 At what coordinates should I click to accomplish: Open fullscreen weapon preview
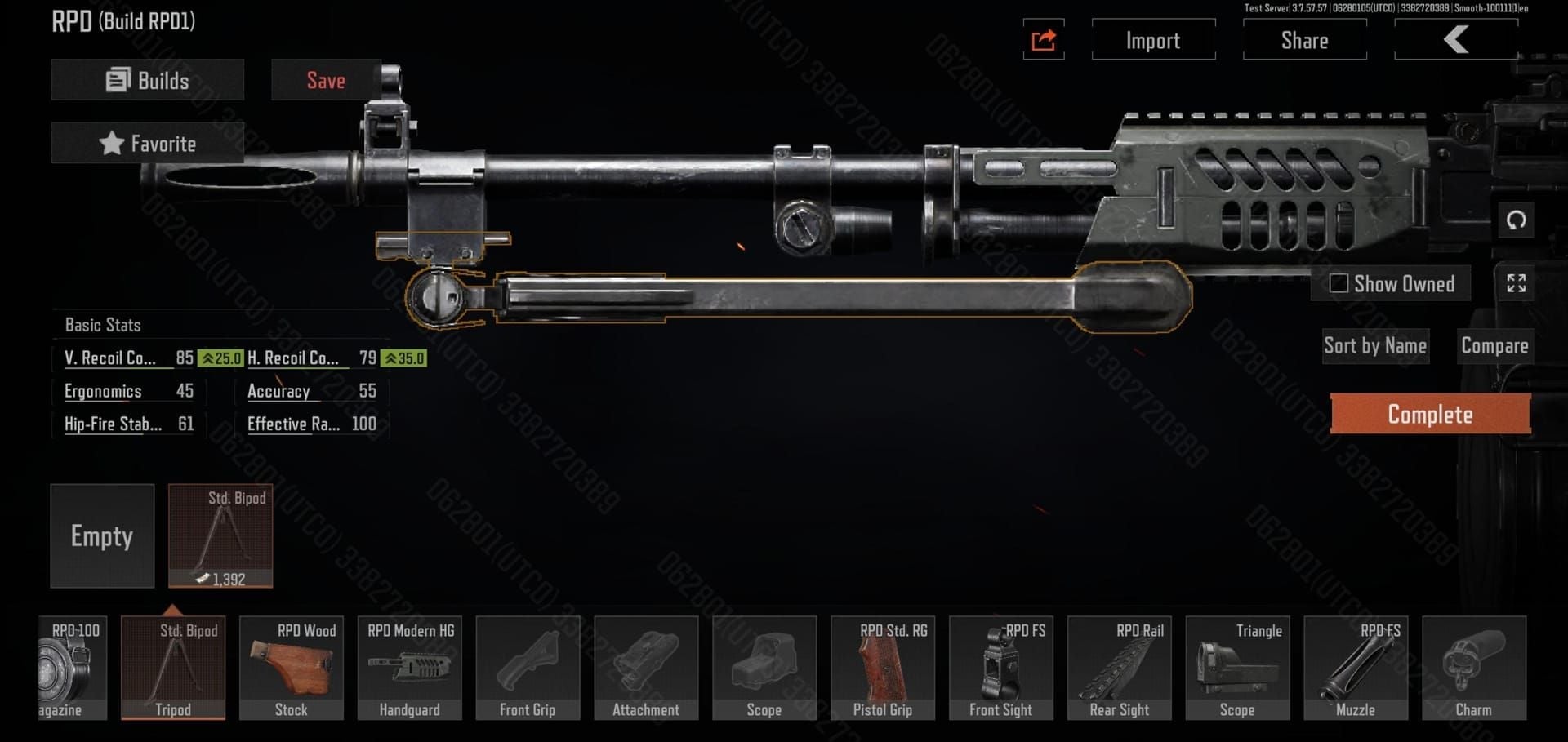click(x=1517, y=284)
